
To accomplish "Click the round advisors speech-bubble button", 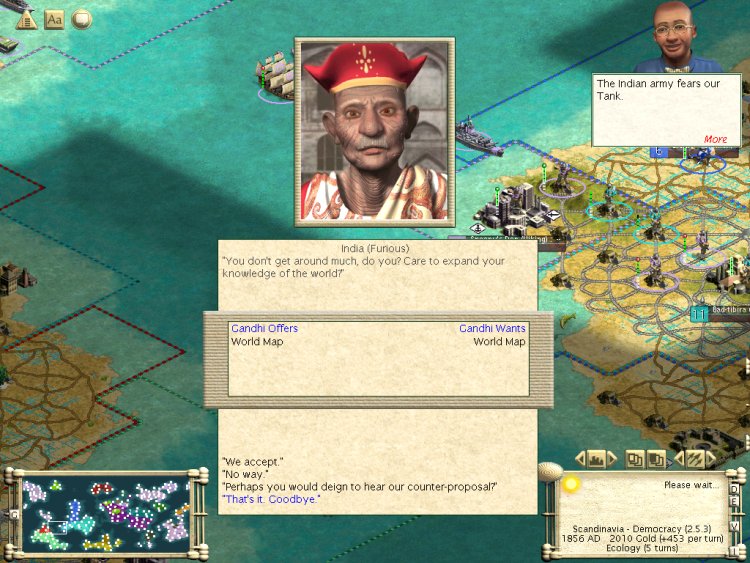I will coord(80,19).
